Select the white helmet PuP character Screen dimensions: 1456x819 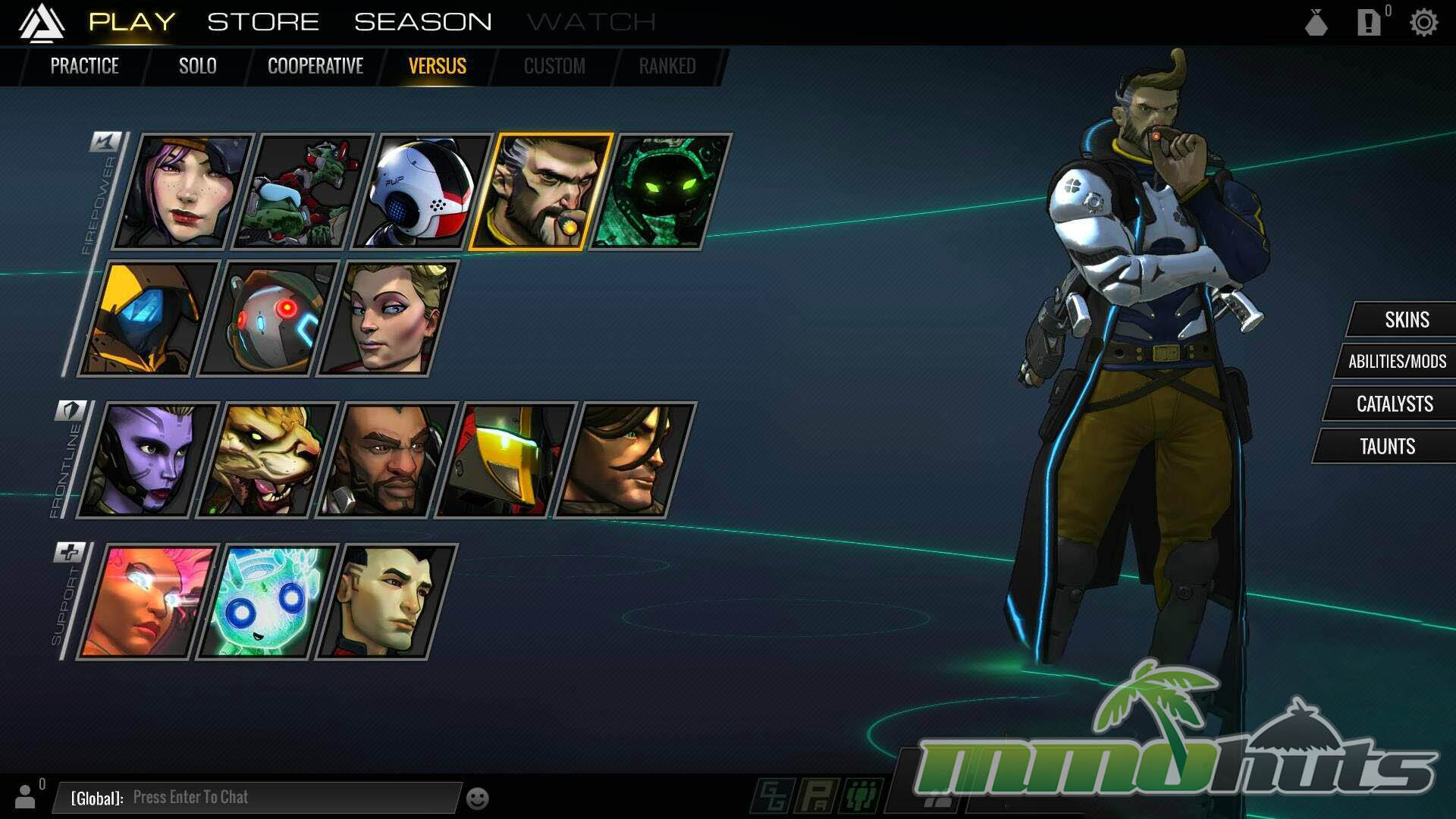coord(422,192)
